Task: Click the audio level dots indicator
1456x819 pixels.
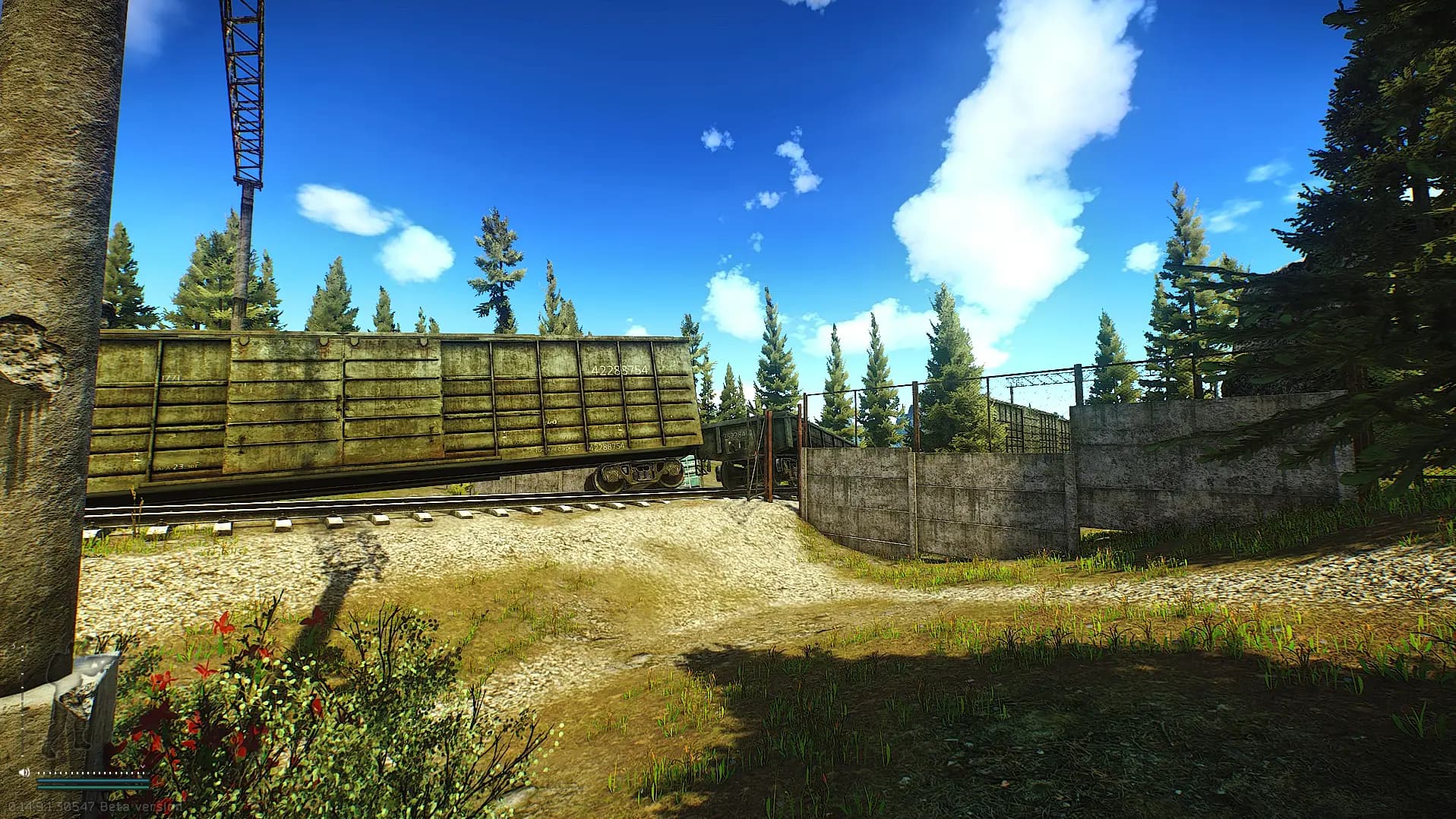Action: 90,773
